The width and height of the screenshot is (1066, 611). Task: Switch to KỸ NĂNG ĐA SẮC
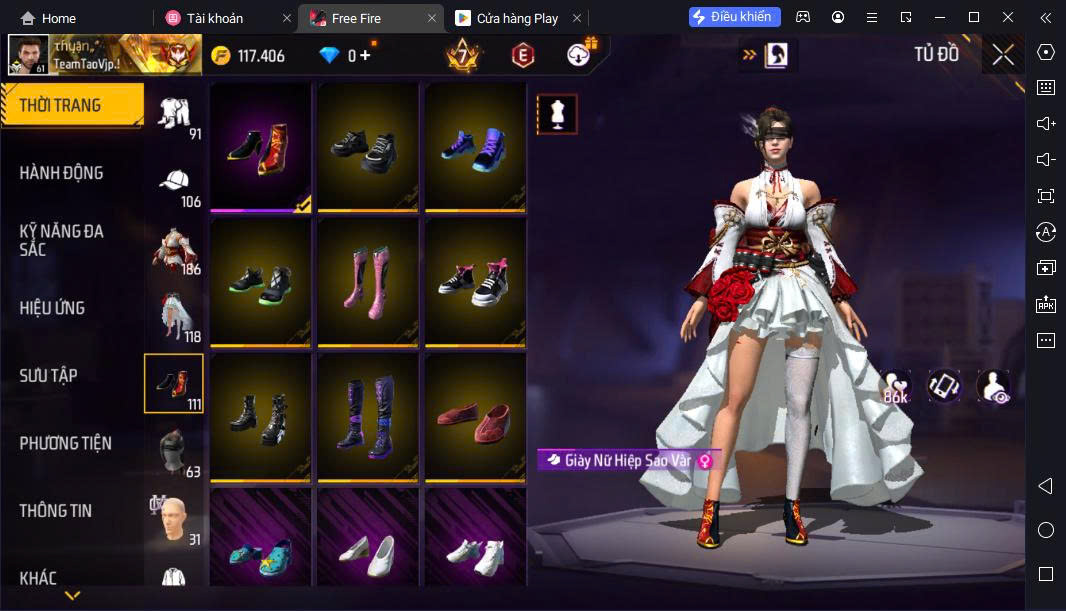[x=61, y=240]
